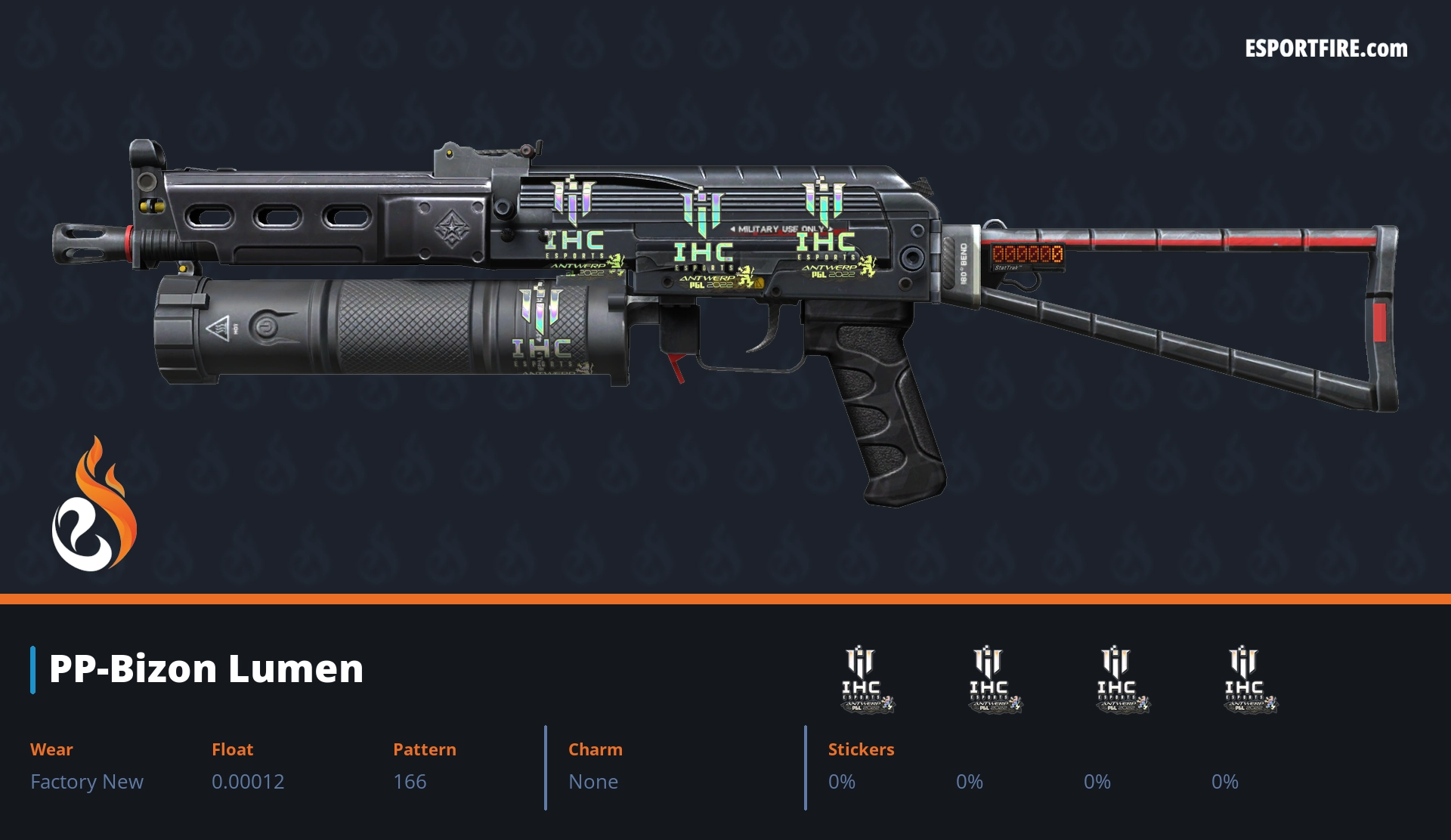The image size is (1451, 840).
Task: Open the ESPORTFIRE.com site link
Action: click(x=1326, y=49)
